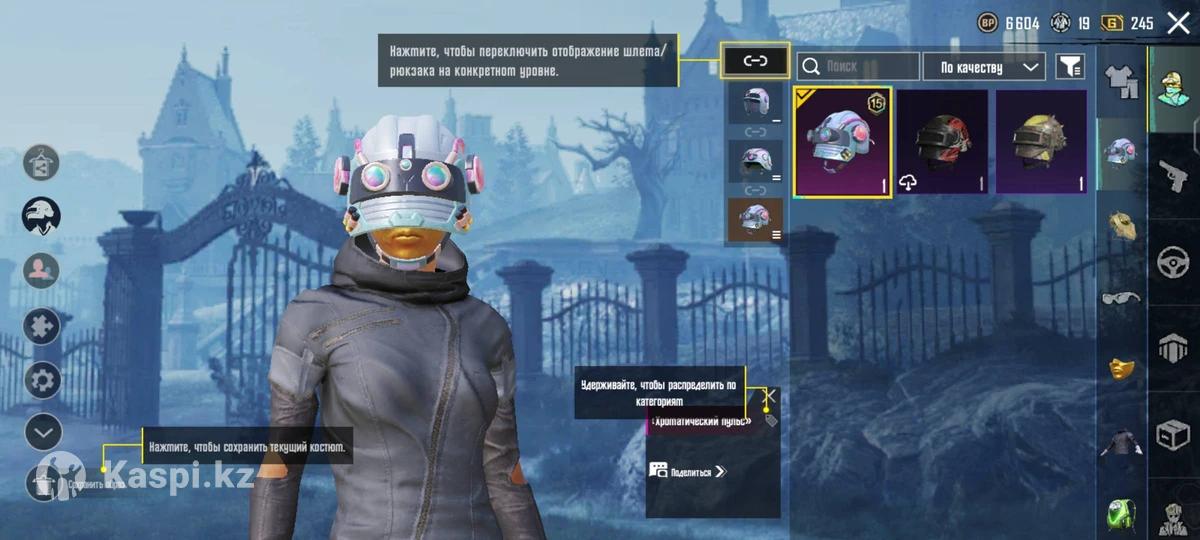
Task: Open the green backpack subcategory
Action: 1121,515
